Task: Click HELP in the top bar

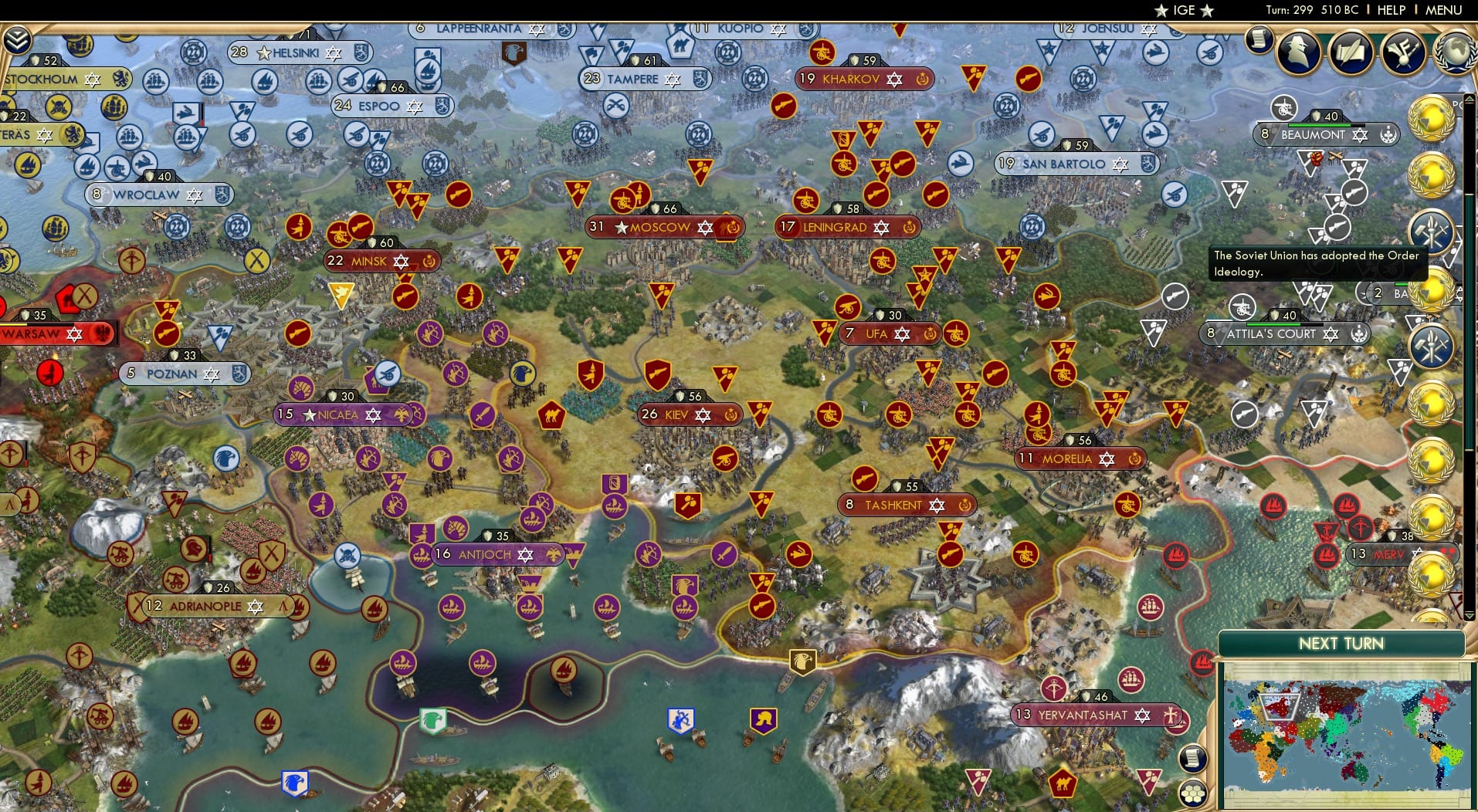Action: pyautogui.click(x=1389, y=10)
